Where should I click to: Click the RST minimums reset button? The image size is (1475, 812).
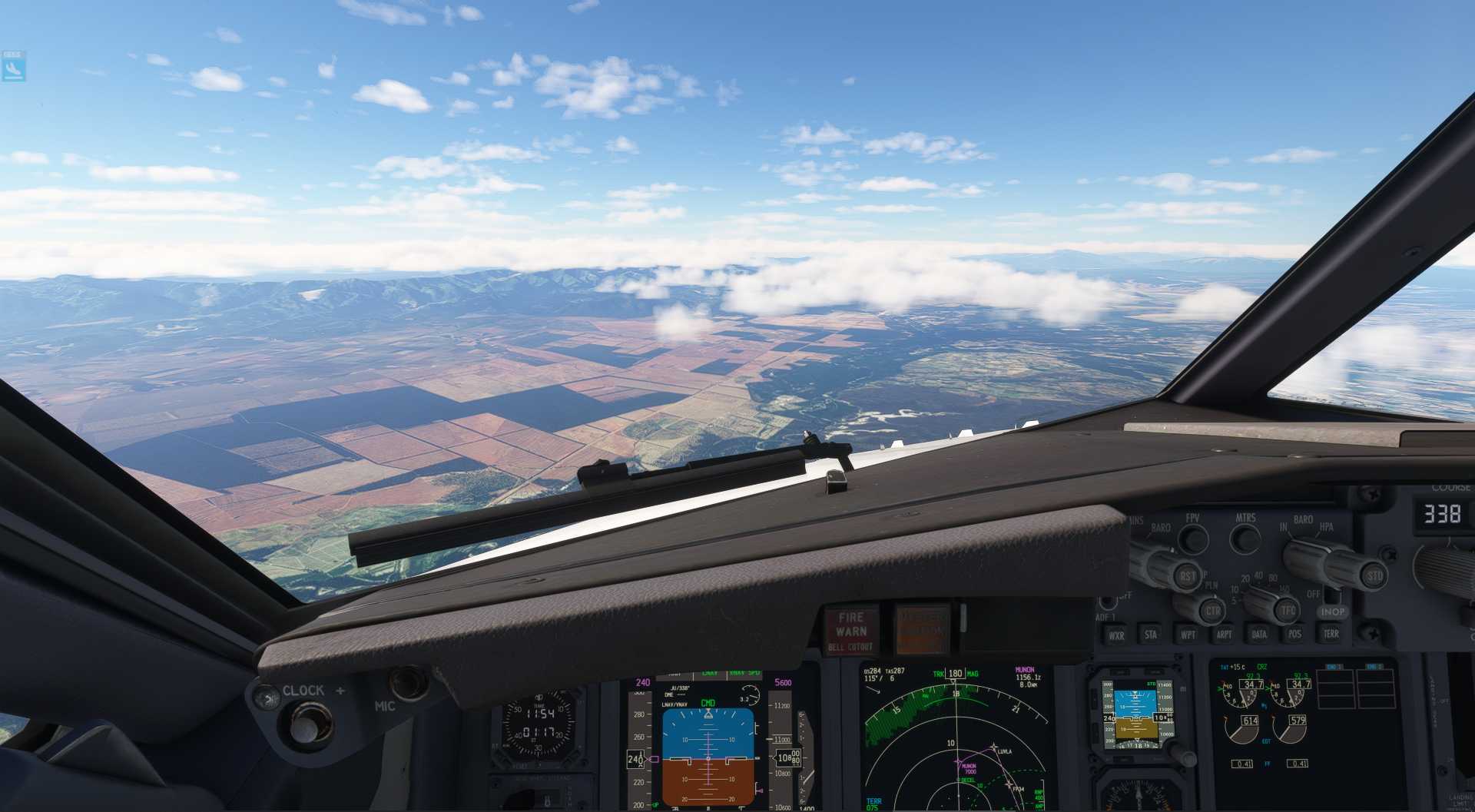1188,575
